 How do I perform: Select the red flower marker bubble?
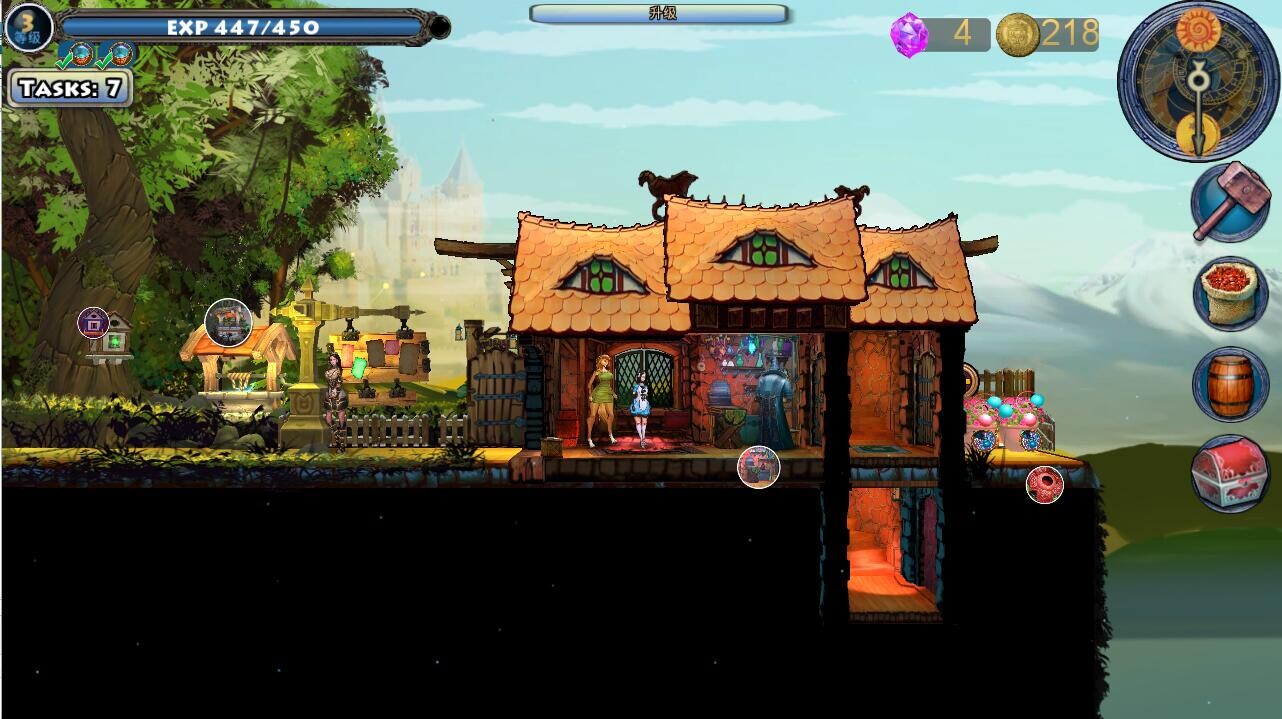(x=1044, y=484)
